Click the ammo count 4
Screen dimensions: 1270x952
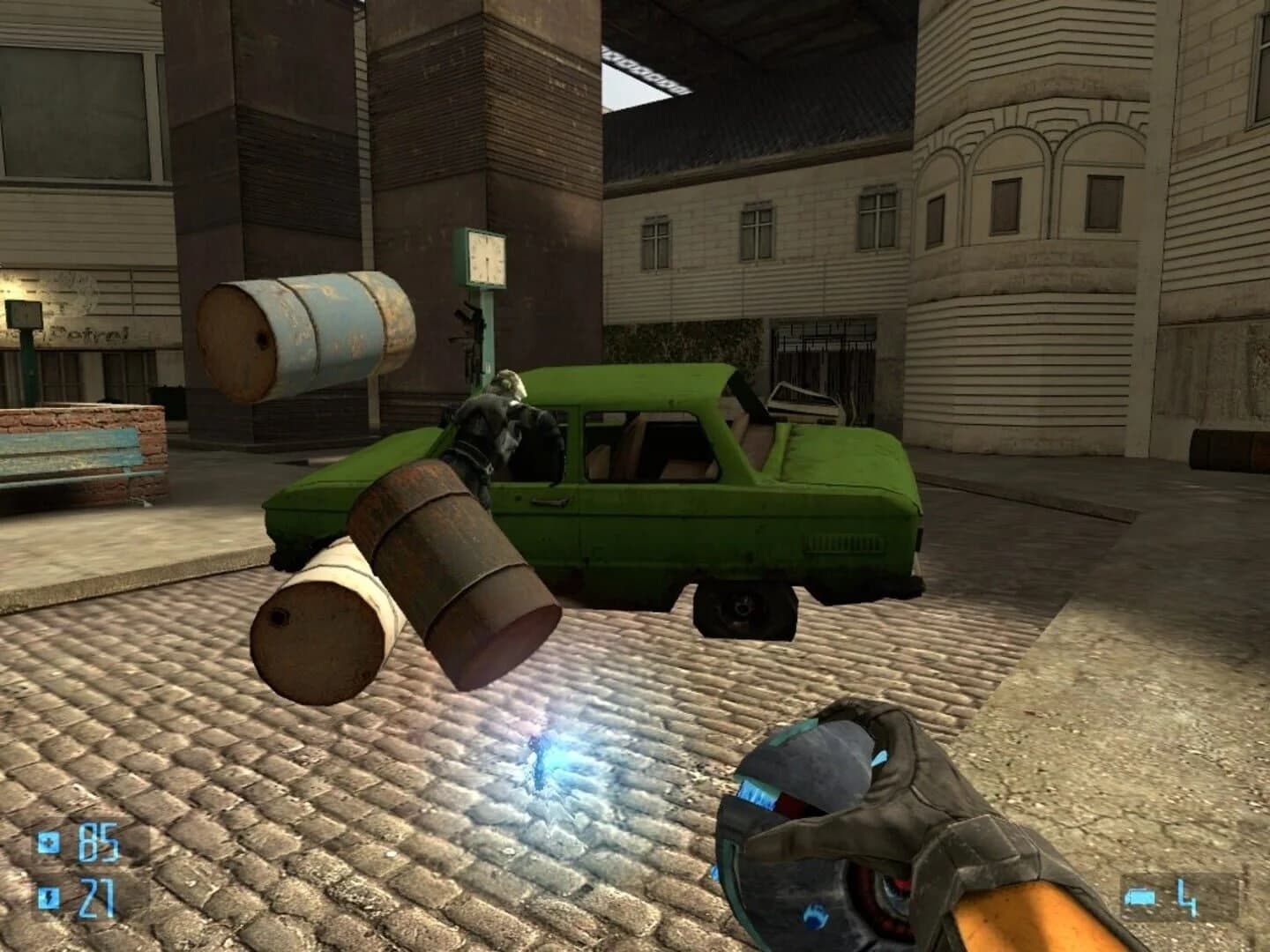[x=1188, y=896]
